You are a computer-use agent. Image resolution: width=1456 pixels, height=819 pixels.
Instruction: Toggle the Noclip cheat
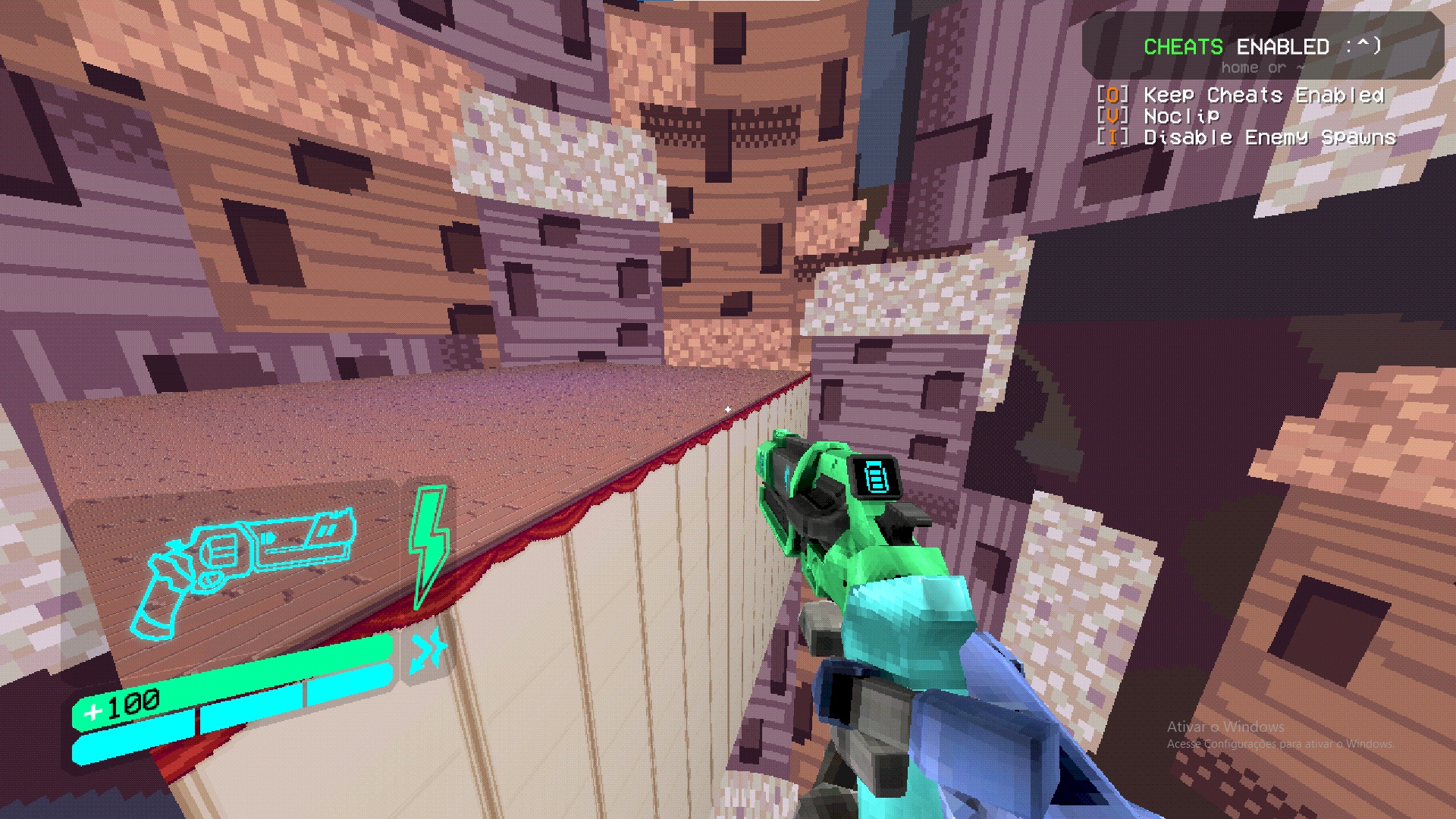(x=1181, y=116)
